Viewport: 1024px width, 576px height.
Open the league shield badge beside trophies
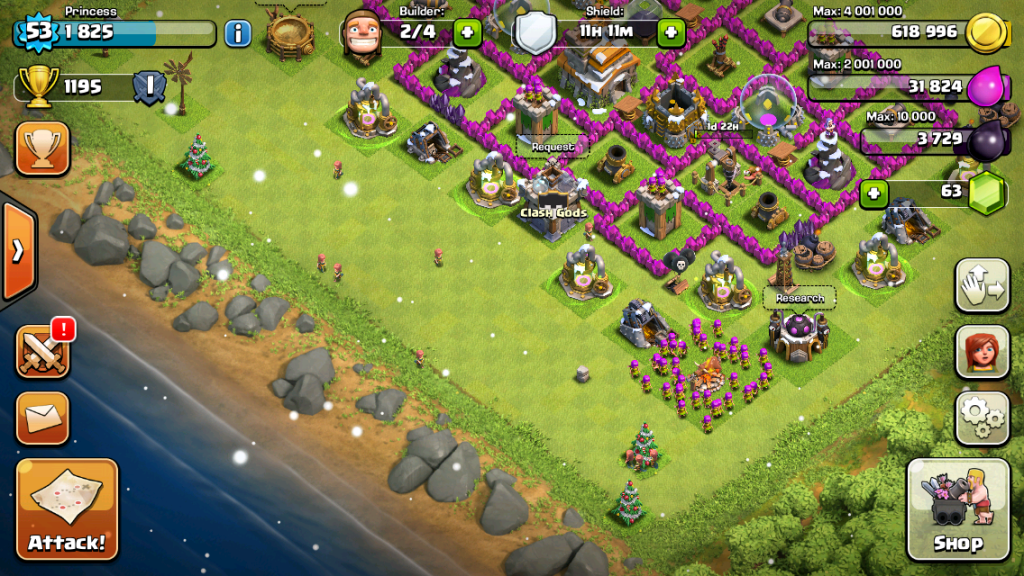tap(149, 86)
